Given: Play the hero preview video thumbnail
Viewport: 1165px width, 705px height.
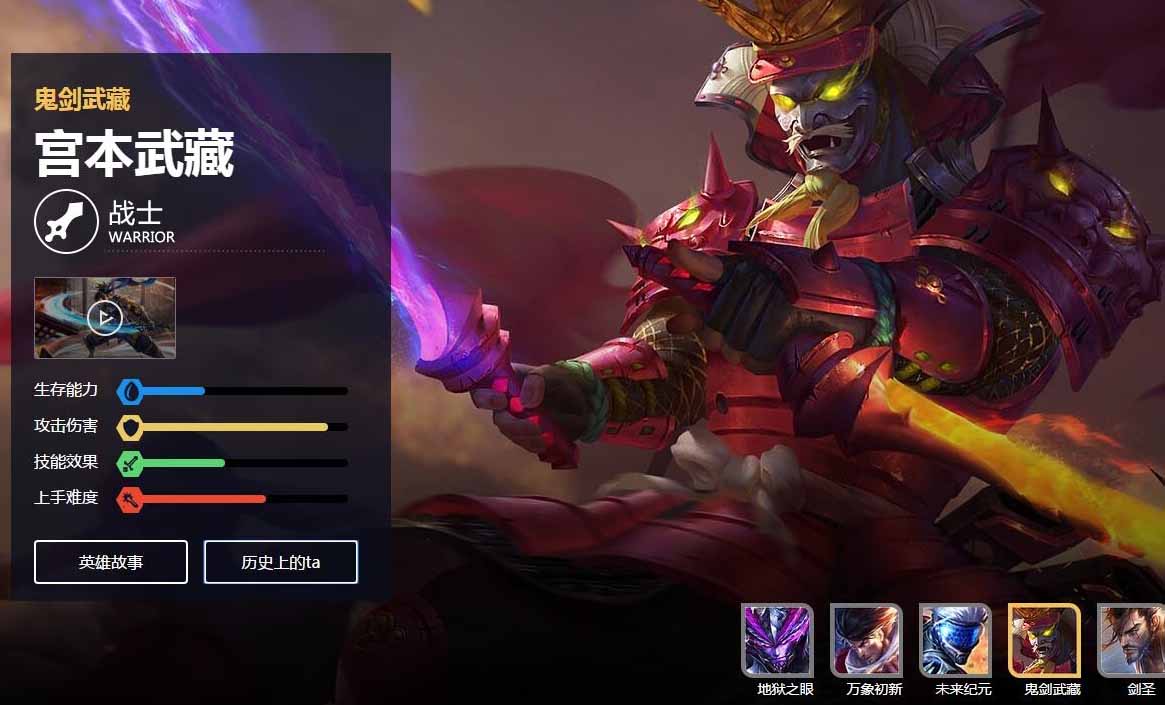Looking at the screenshot, I should click(x=105, y=318).
